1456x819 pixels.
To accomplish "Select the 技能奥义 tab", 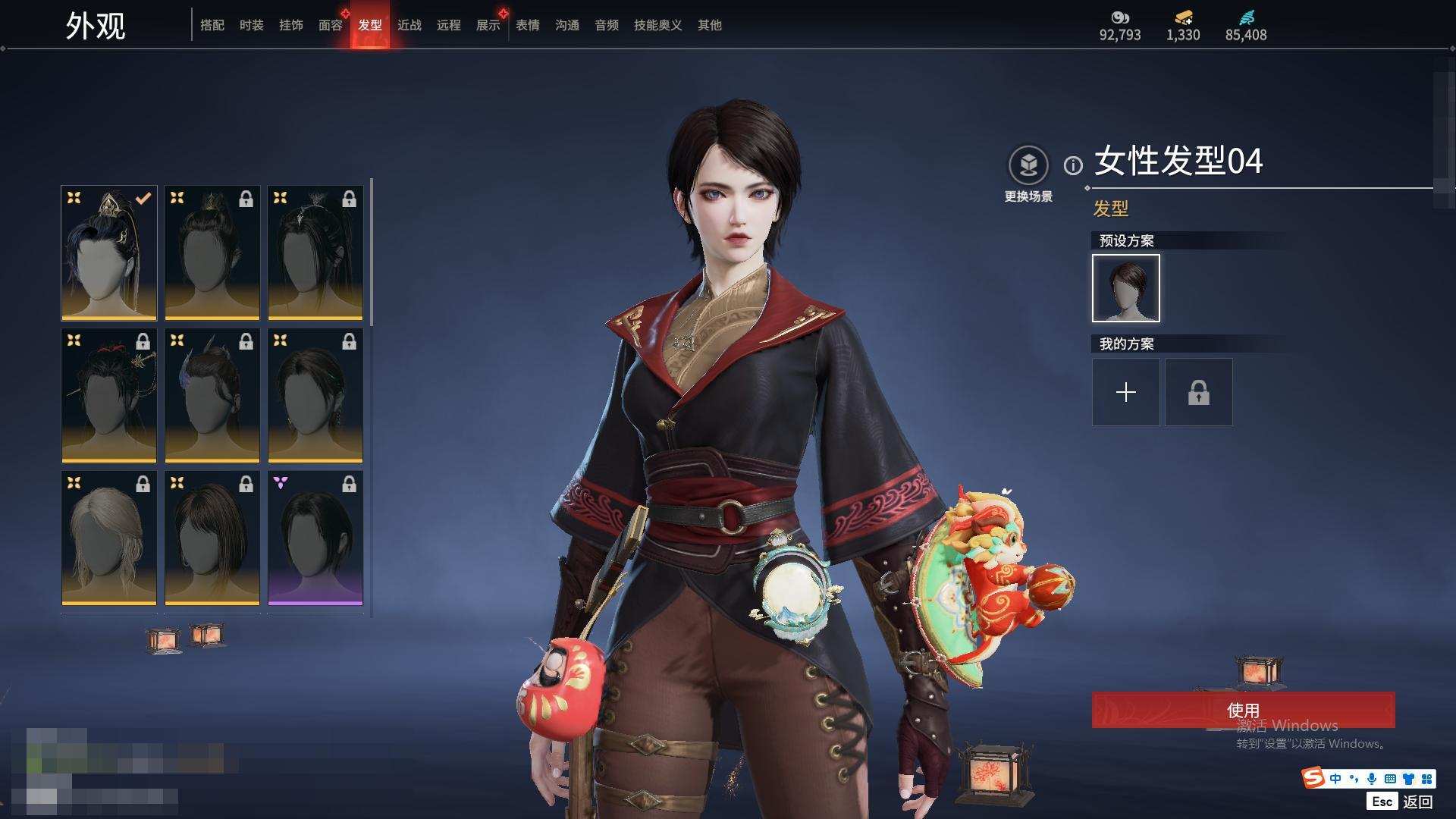I will coord(657,25).
